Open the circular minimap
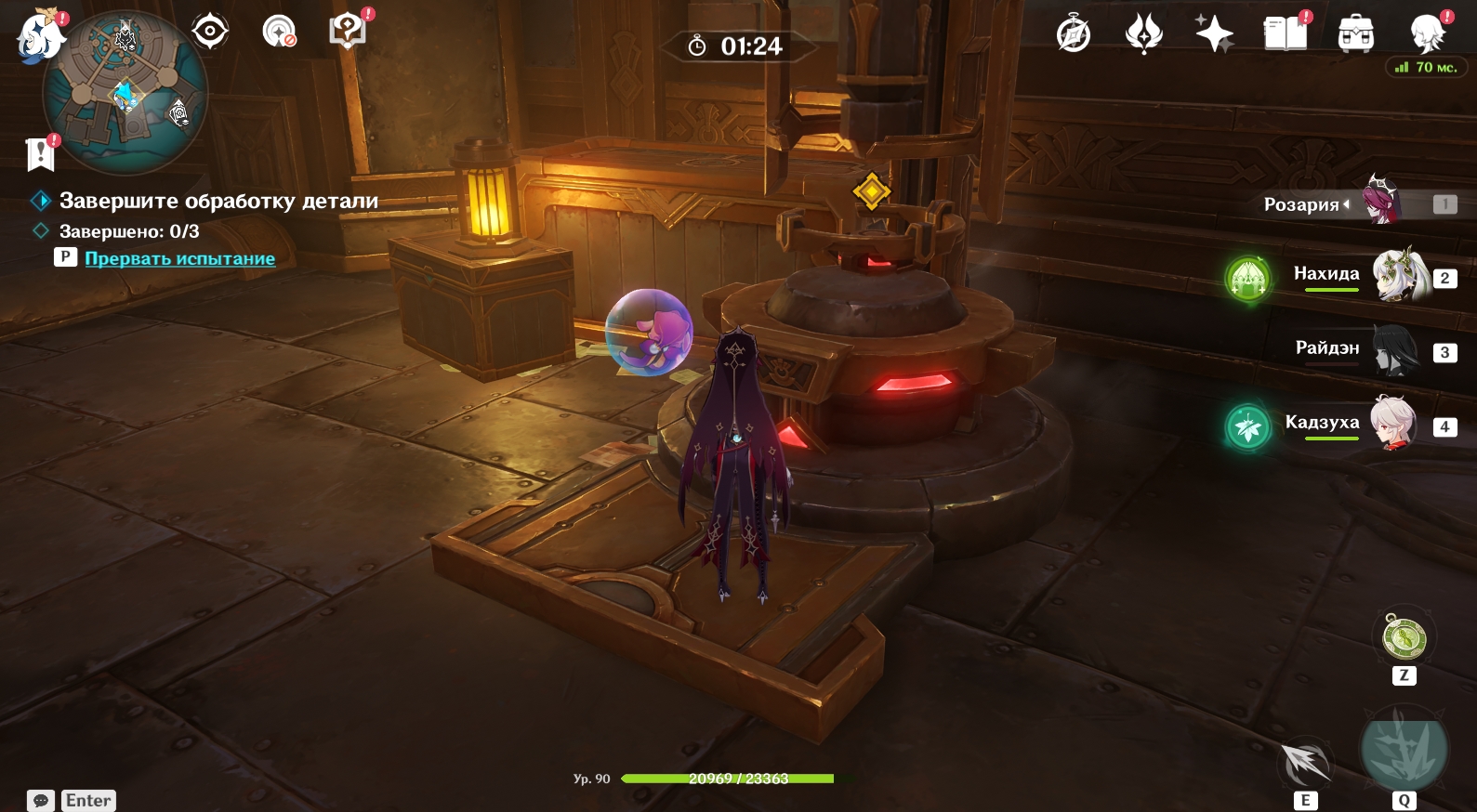 [x=125, y=93]
